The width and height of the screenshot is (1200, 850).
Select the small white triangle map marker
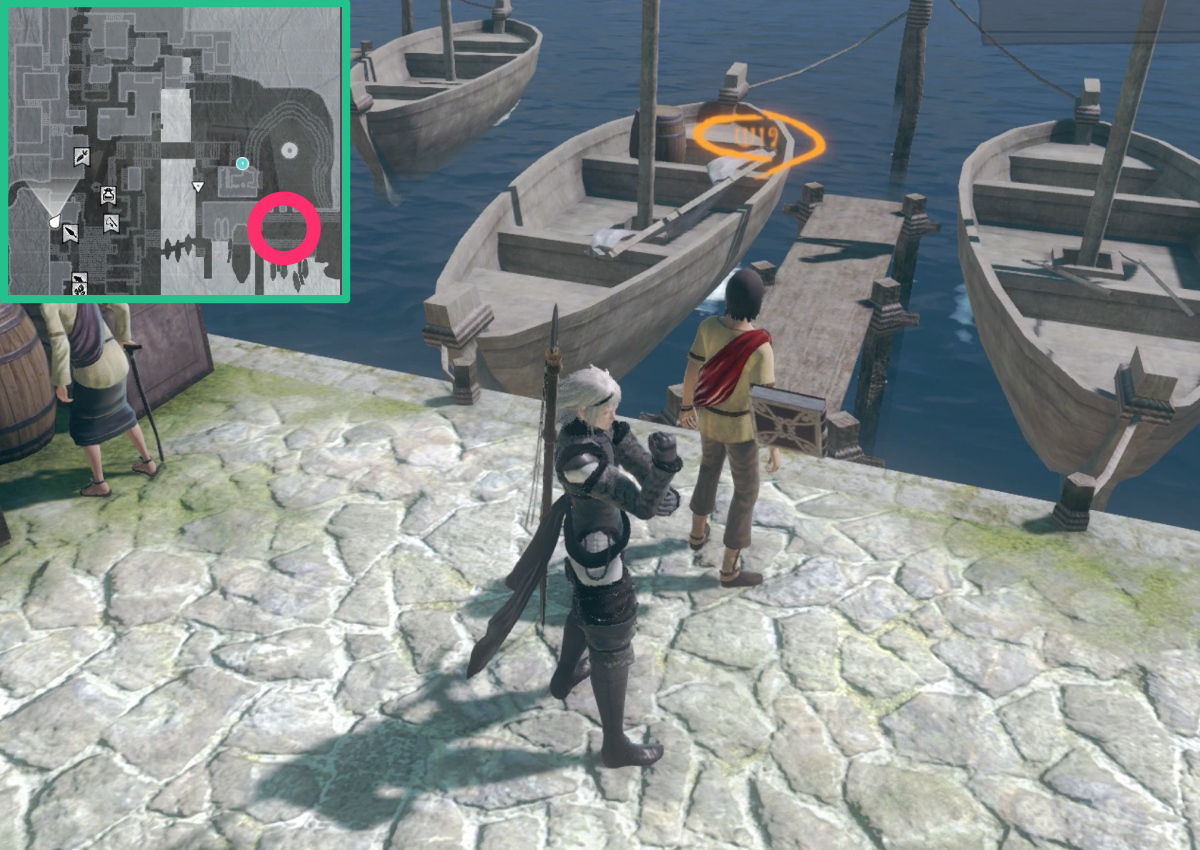point(198,187)
